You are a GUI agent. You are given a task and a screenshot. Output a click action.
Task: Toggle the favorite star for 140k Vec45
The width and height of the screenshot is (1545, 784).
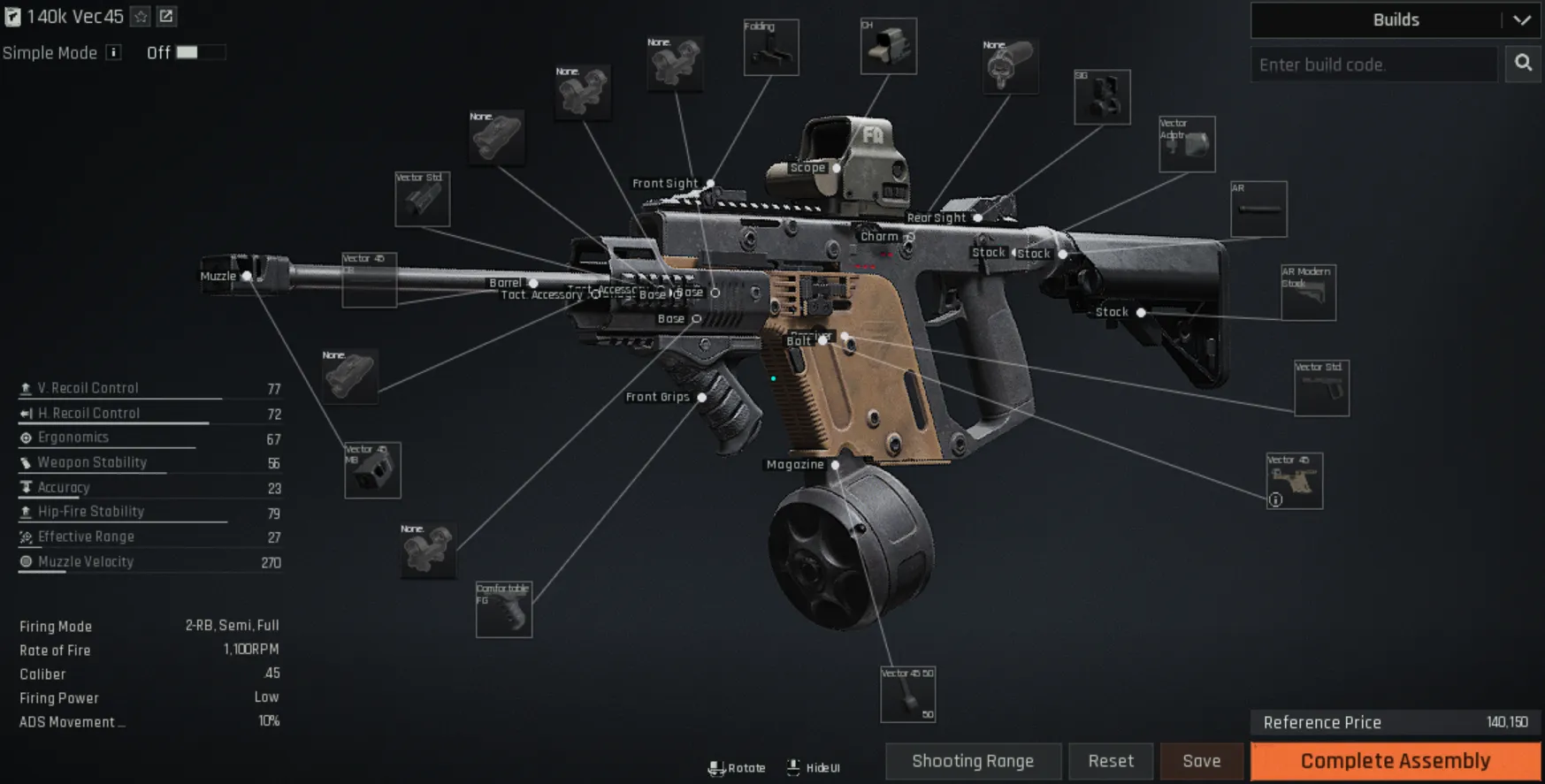point(139,16)
